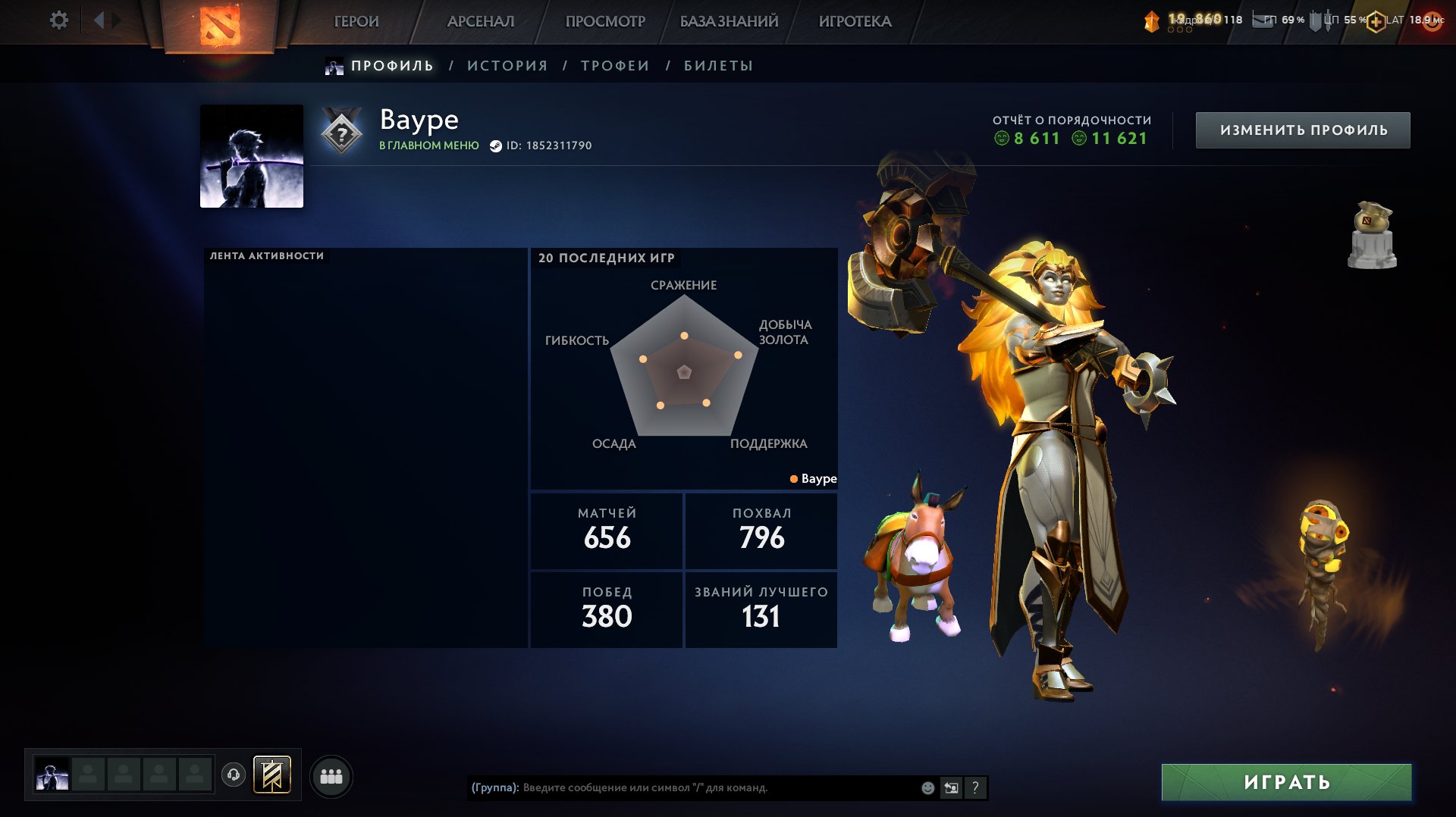Click the back navigation arrow
This screenshot has width=1456, height=817.
99,20
